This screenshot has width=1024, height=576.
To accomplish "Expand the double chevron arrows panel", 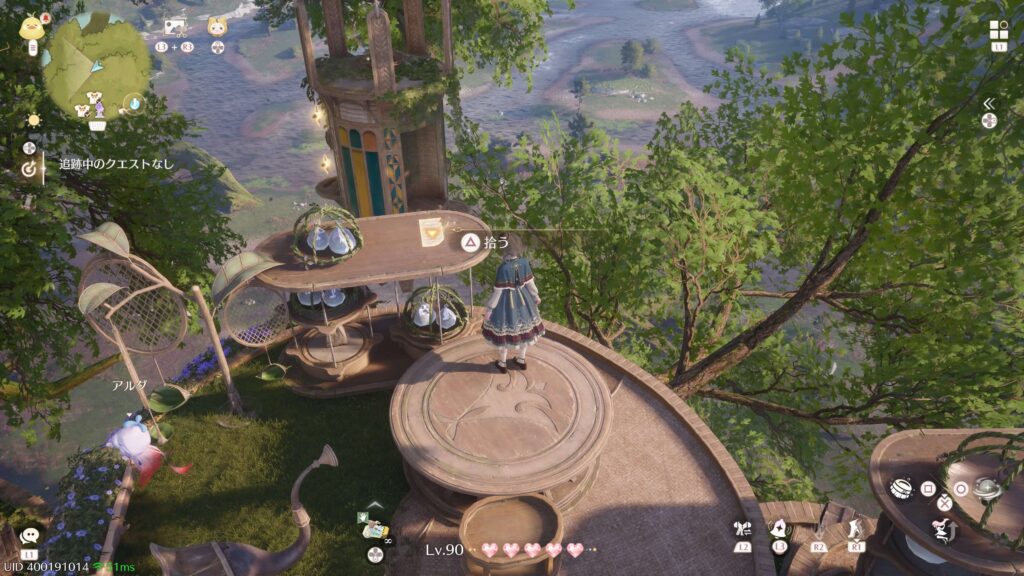I will tap(988, 103).
